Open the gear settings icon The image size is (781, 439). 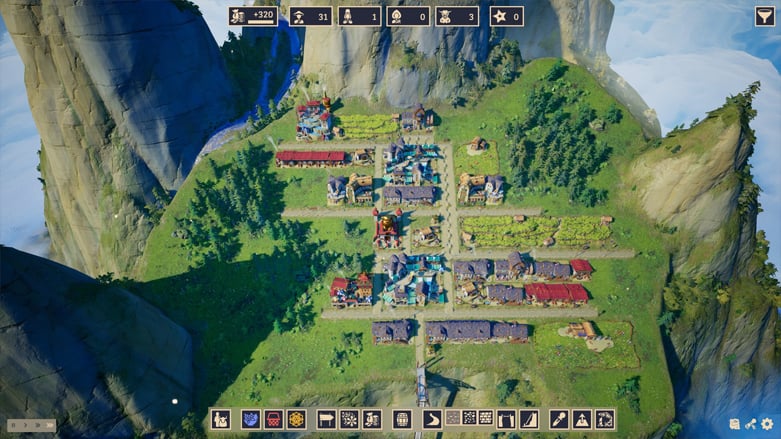pos(767,425)
